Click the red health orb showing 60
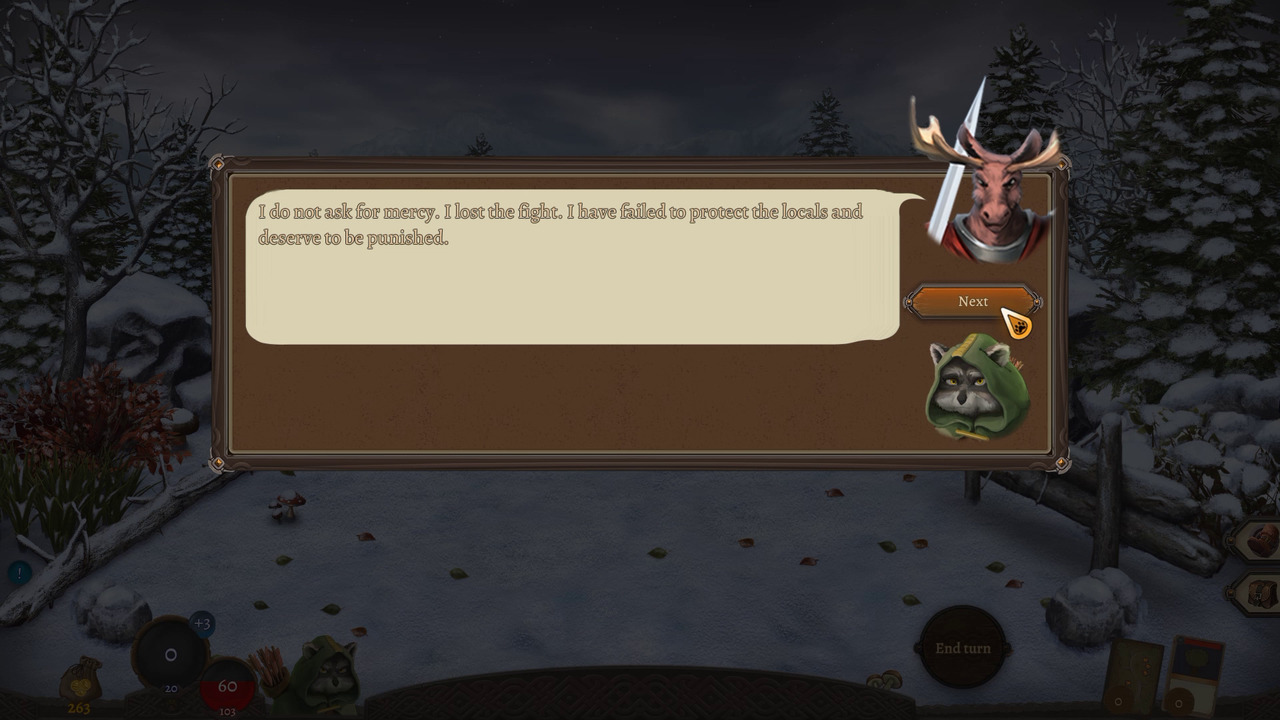1280x720 pixels. click(228, 686)
